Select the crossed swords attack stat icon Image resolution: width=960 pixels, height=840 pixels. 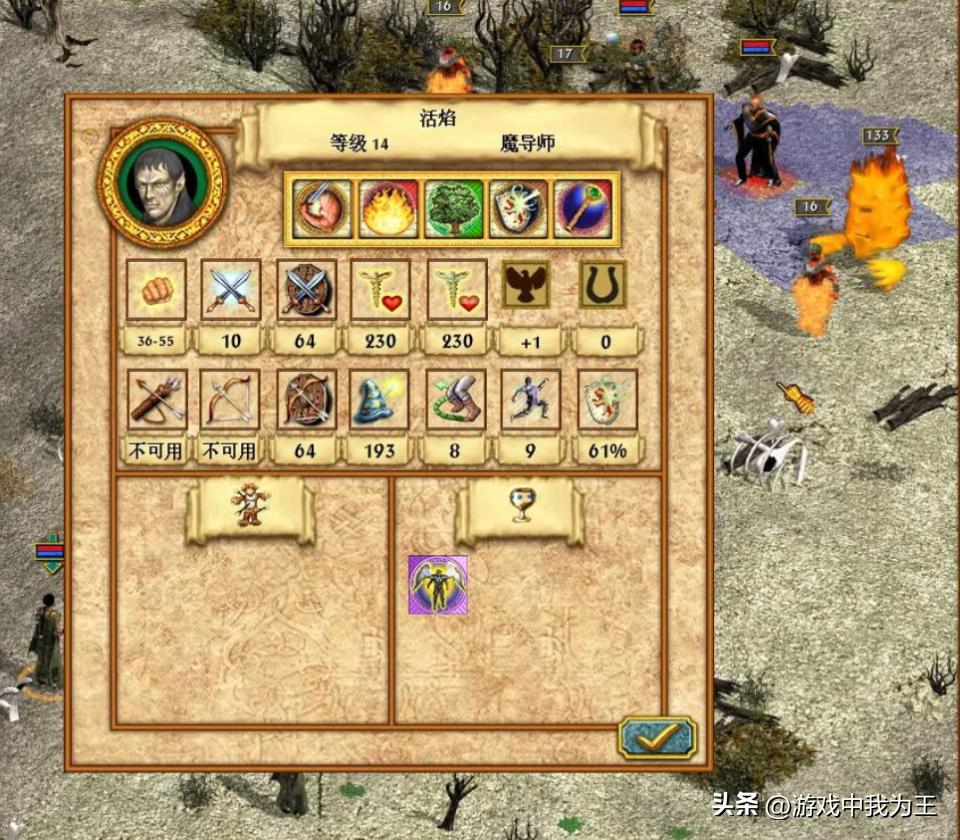pos(231,290)
